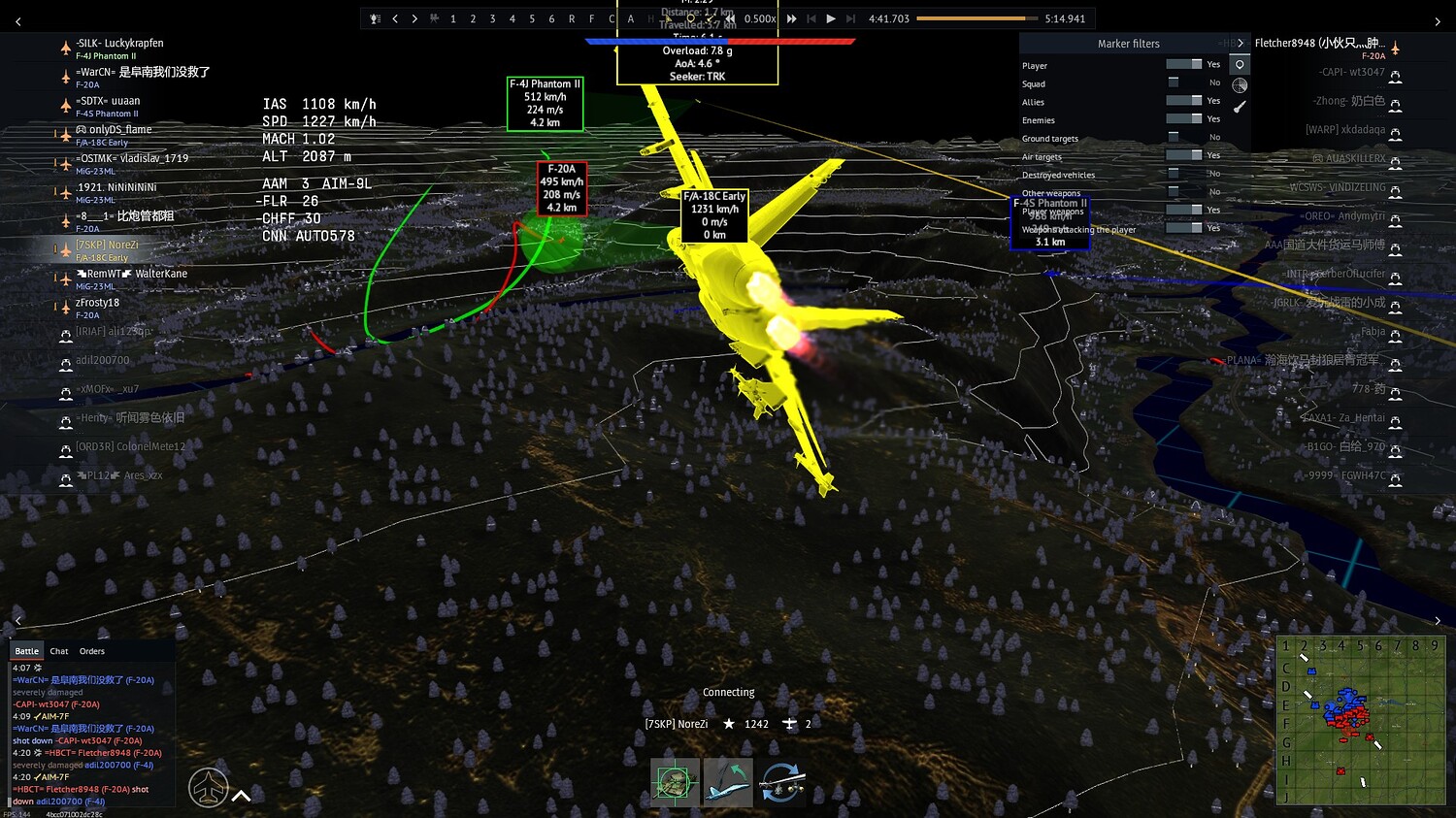The image size is (1456, 818).
Task: Select the location pin icon beside Marker filters
Action: (x=1240, y=64)
